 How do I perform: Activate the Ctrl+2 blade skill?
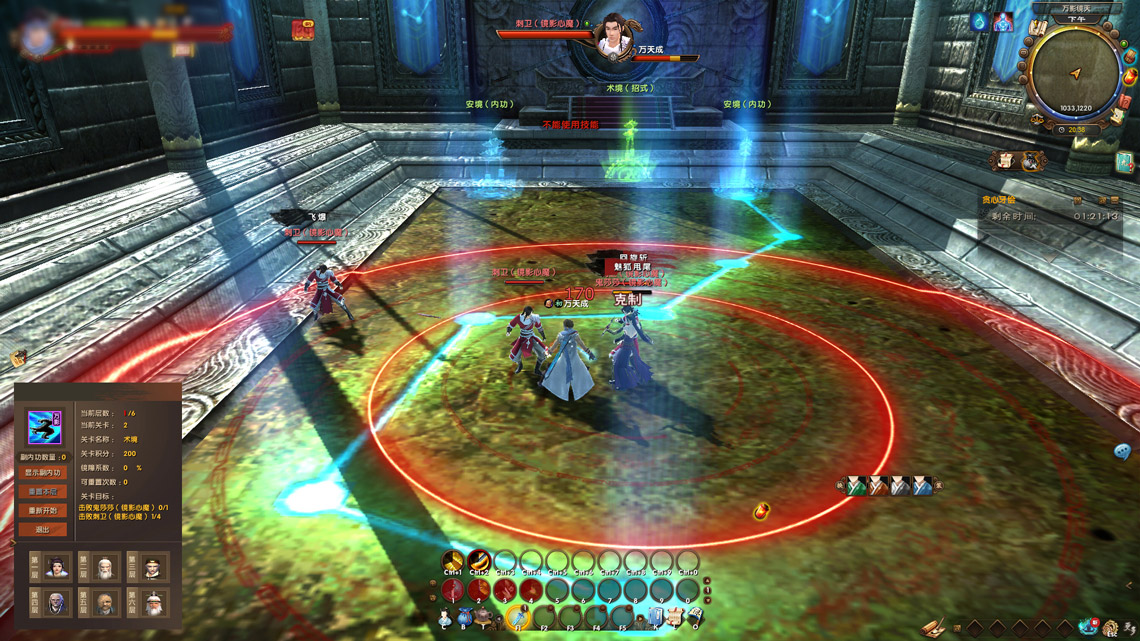tap(479, 560)
